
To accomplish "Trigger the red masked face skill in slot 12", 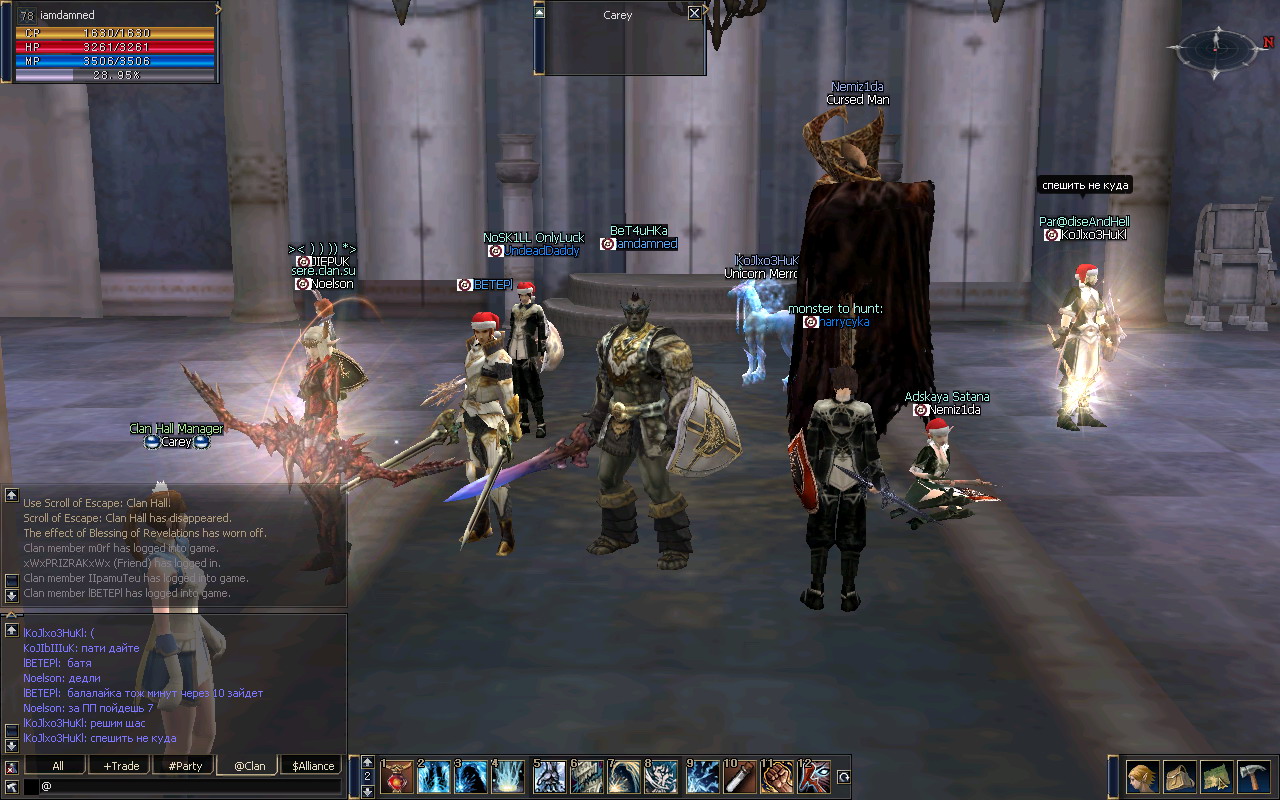I will tap(815, 777).
